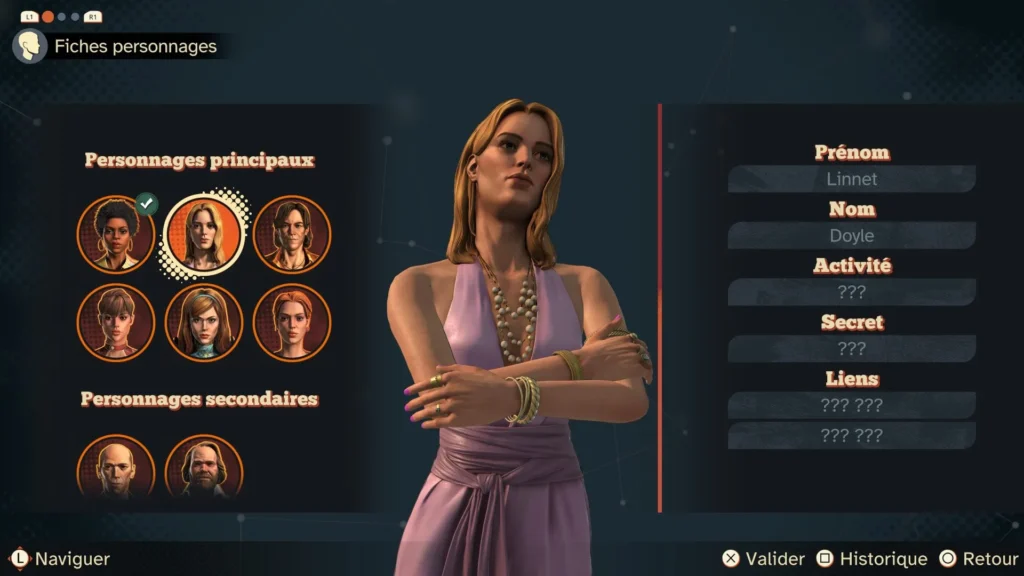
Task: Choose the auburn-haired woman with teal necklace
Action: point(203,322)
